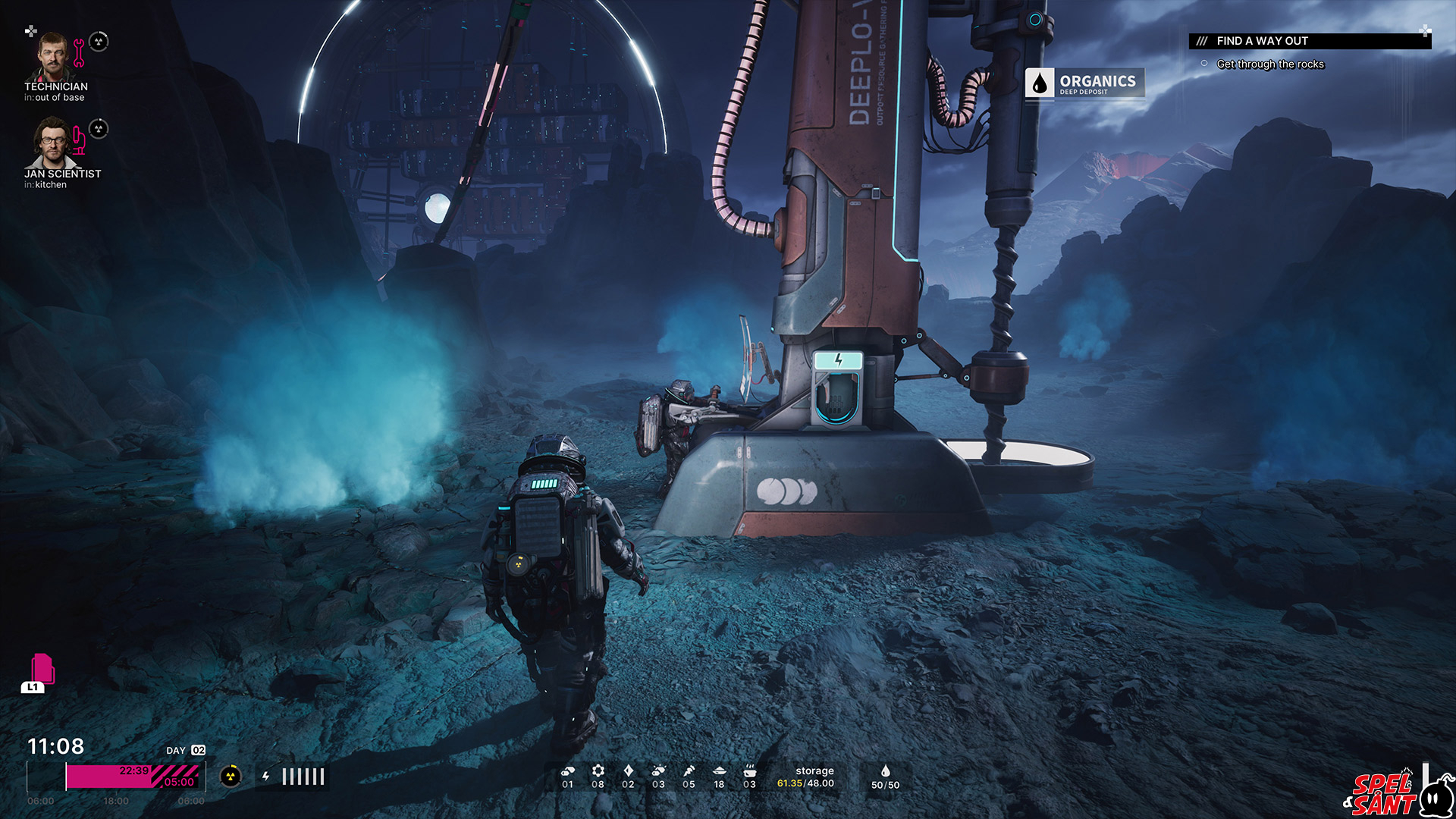Select the Technician crew portrait
The height and width of the screenshot is (819, 1456).
(52, 56)
